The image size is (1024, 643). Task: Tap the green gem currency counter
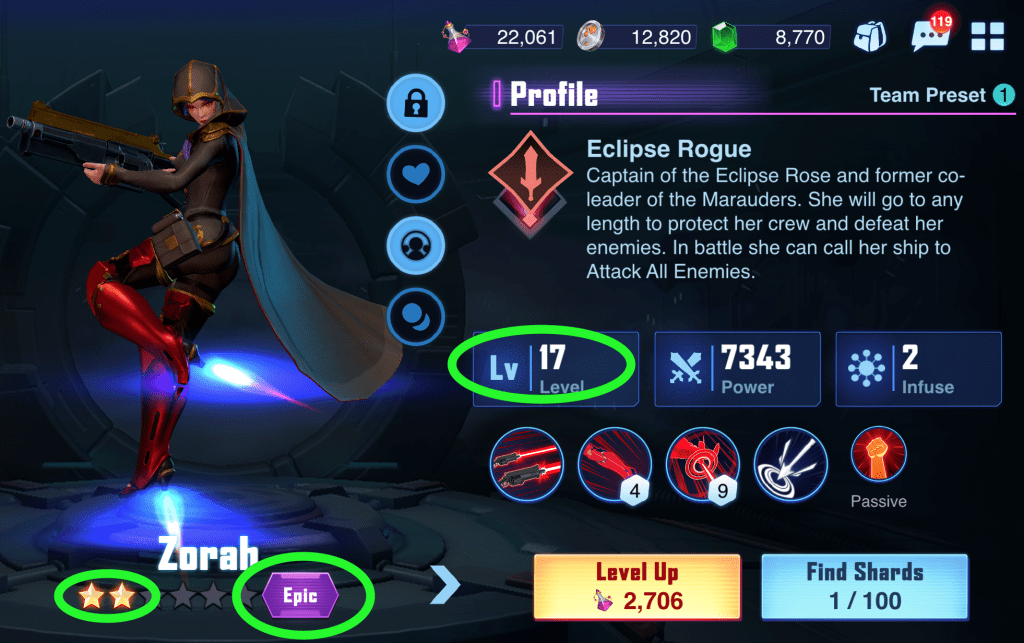(770, 38)
